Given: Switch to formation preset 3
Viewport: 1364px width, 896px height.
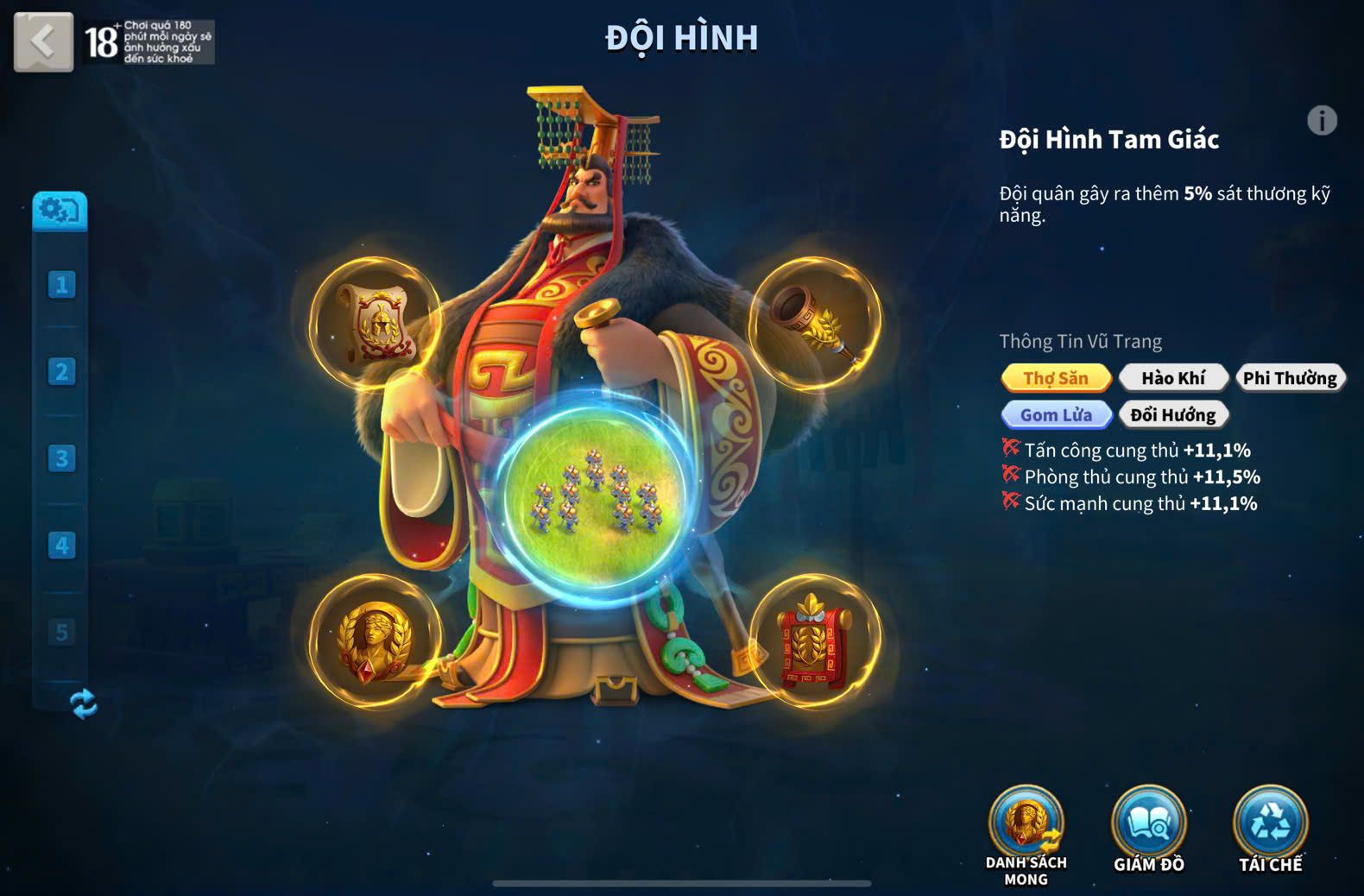Looking at the screenshot, I should coord(61,458).
